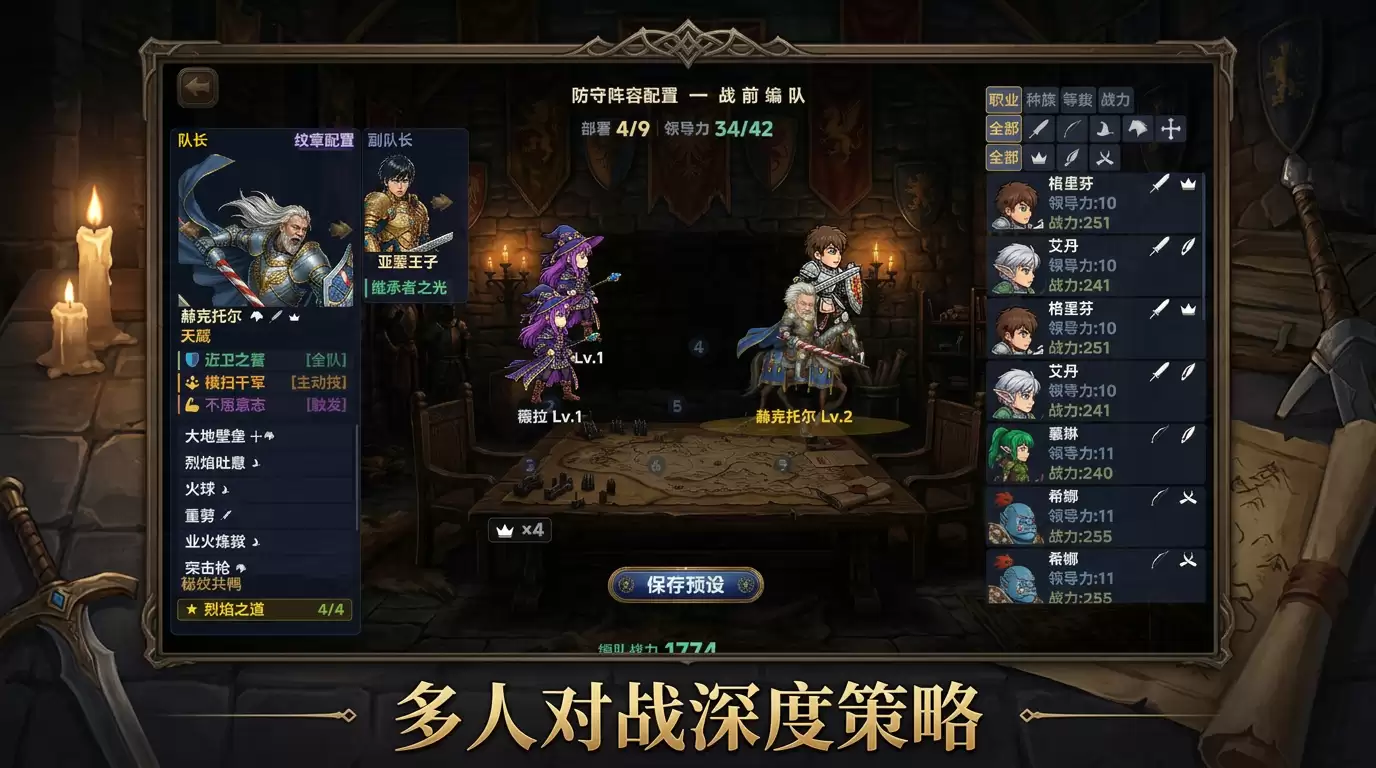The height and width of the screenshot is (768, 1376).
Task: Switch to the 种族 sorting tab
Action: (1041, 99)
